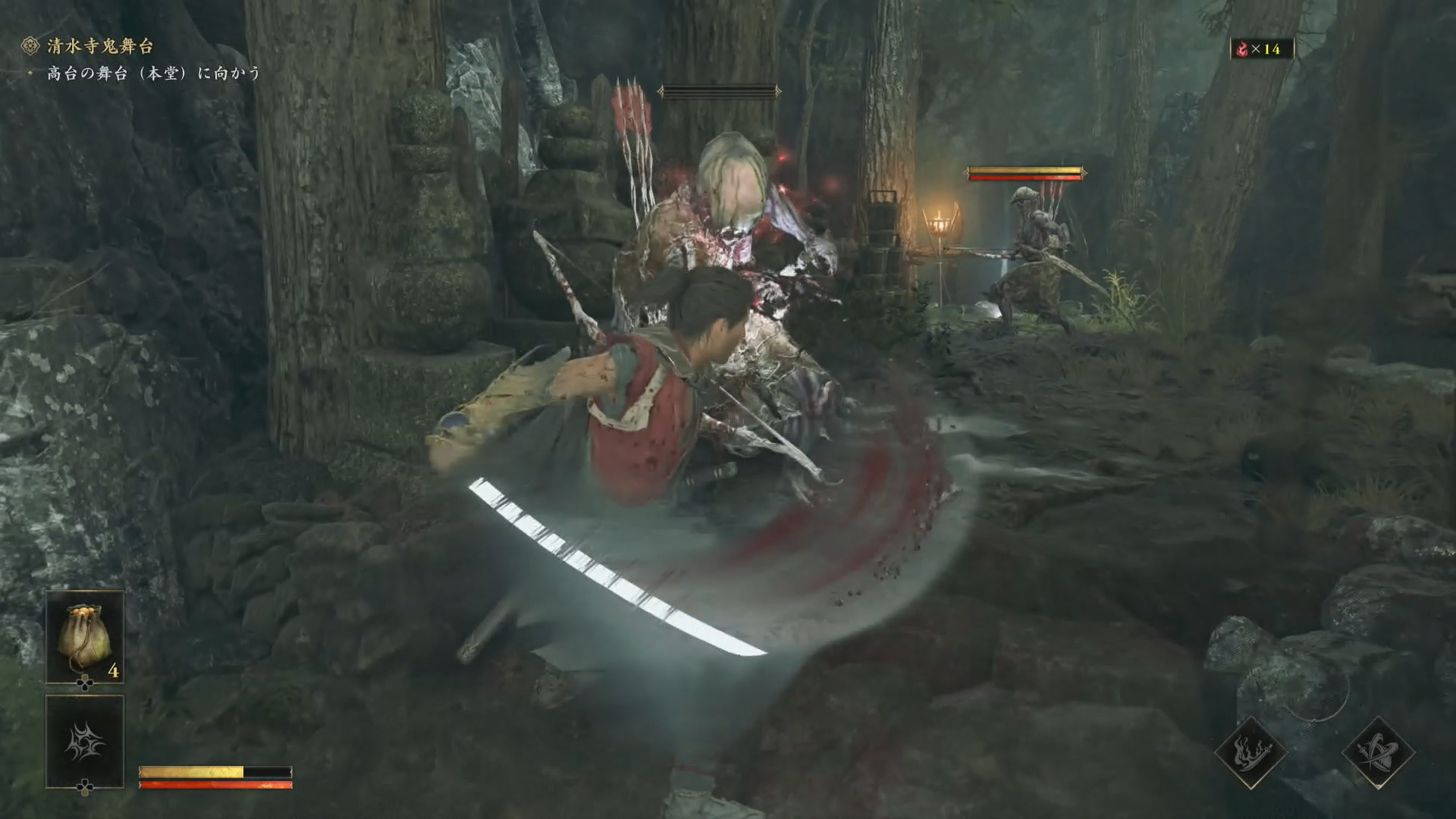Image resolution: width=1456 pixels, height=819 pixels.
Task: Activate the whirling blade skill icon
Action: pos(1378,753)
